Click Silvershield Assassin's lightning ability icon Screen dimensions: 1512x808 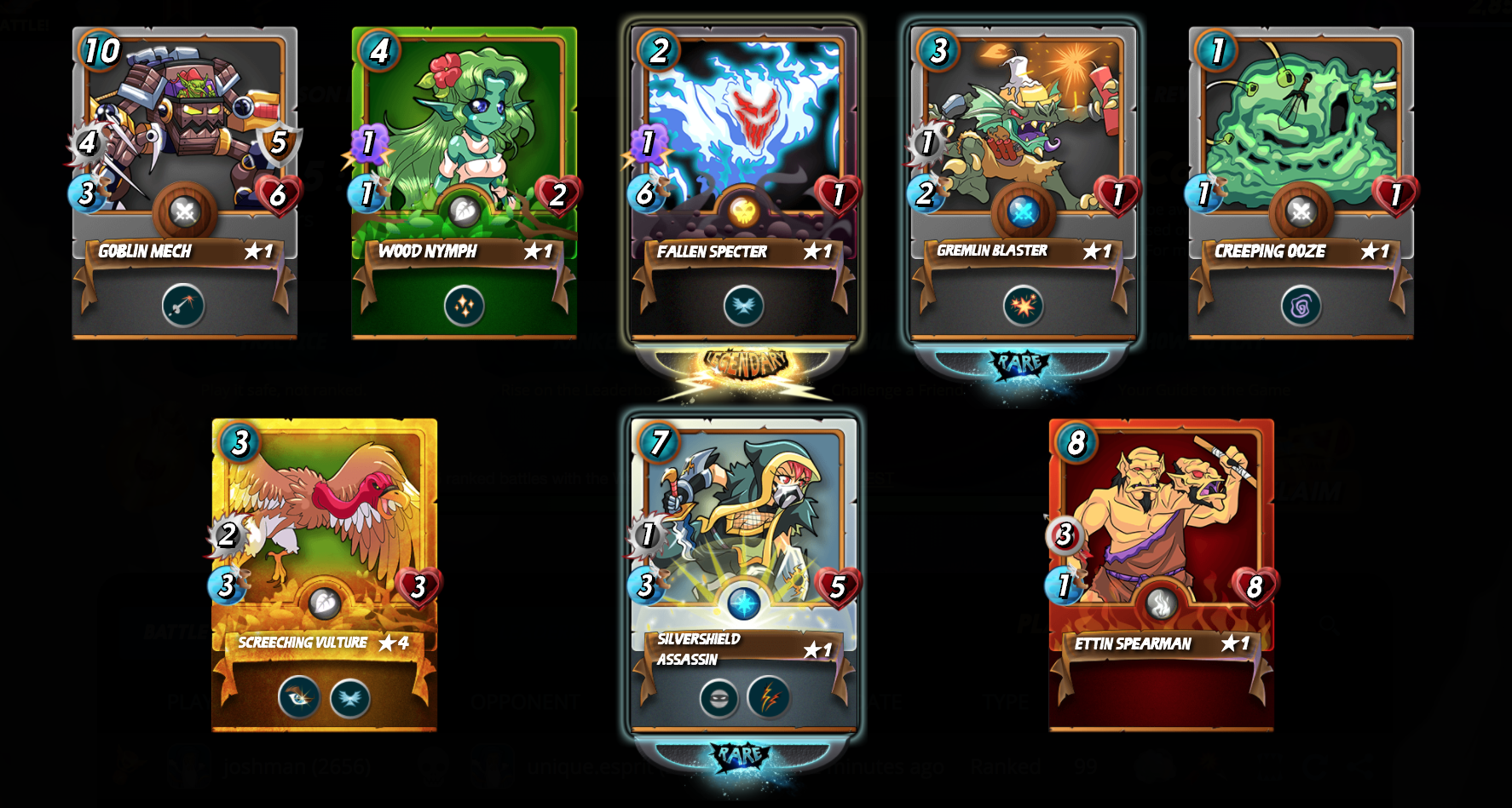click(x=769, y=698)
